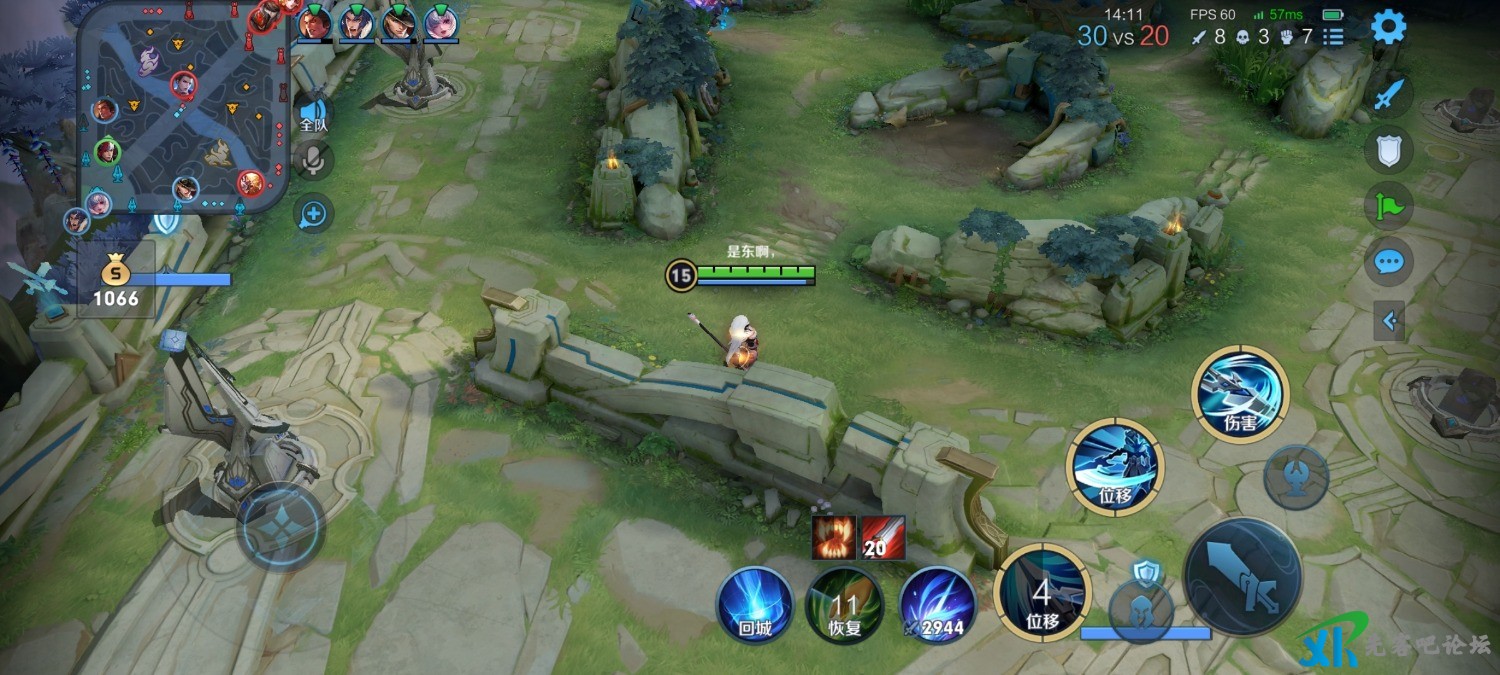
Task: Cast the summoner spell showing 2944
Action: [937, 606]
